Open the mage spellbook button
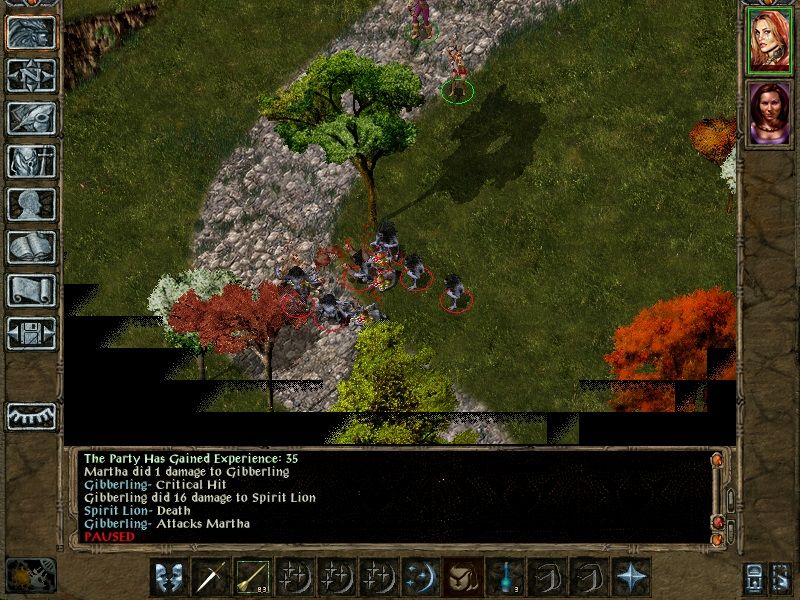The width and height of the screenshot is (800, 600). pyautogui.click(x=31, y=246)
